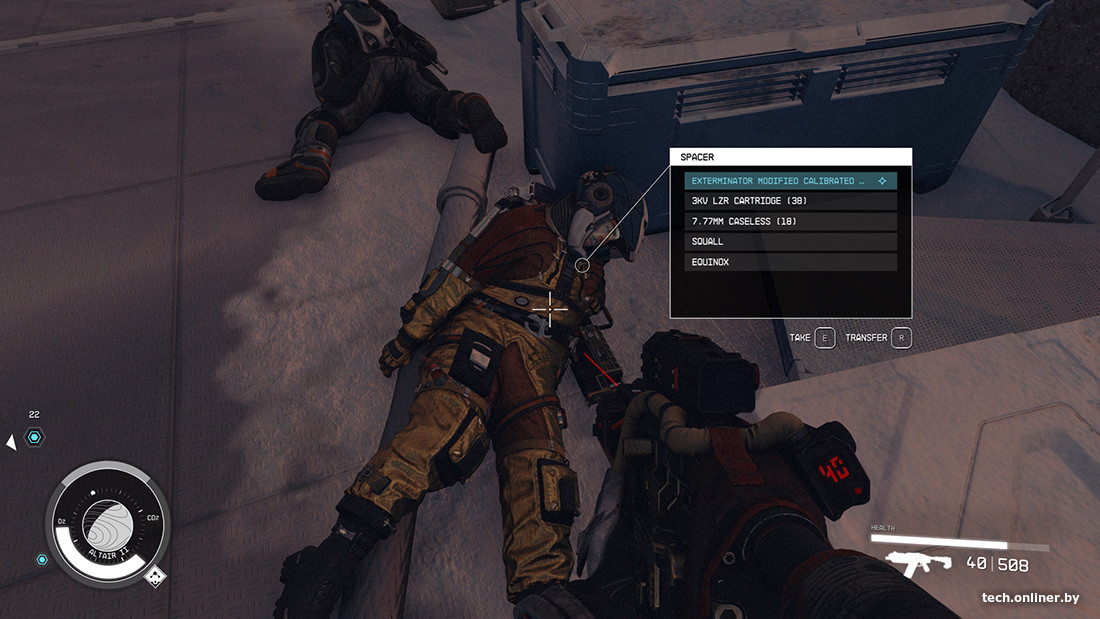The image size is (1100, 619).
Task: Pick the 7.77mm Caseless ammo row
Action: click(x=790, y=221)
